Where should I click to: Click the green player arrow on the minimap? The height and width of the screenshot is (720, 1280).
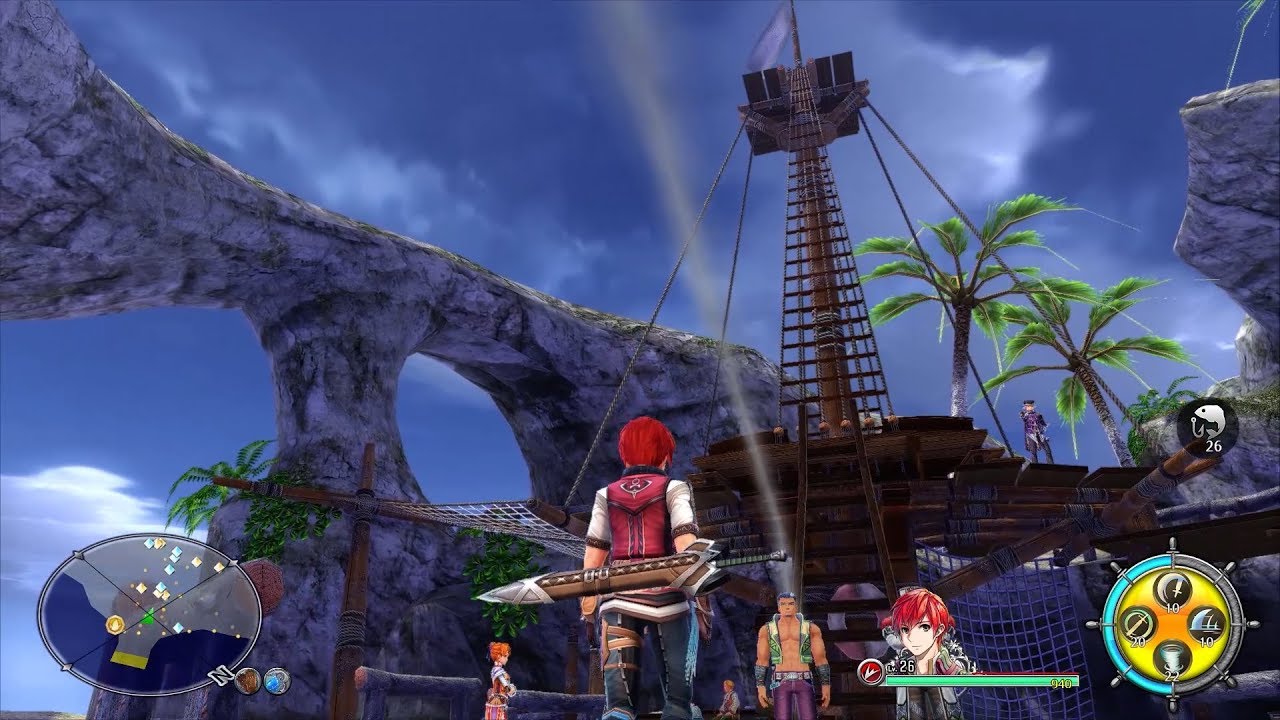coord(149,616)
